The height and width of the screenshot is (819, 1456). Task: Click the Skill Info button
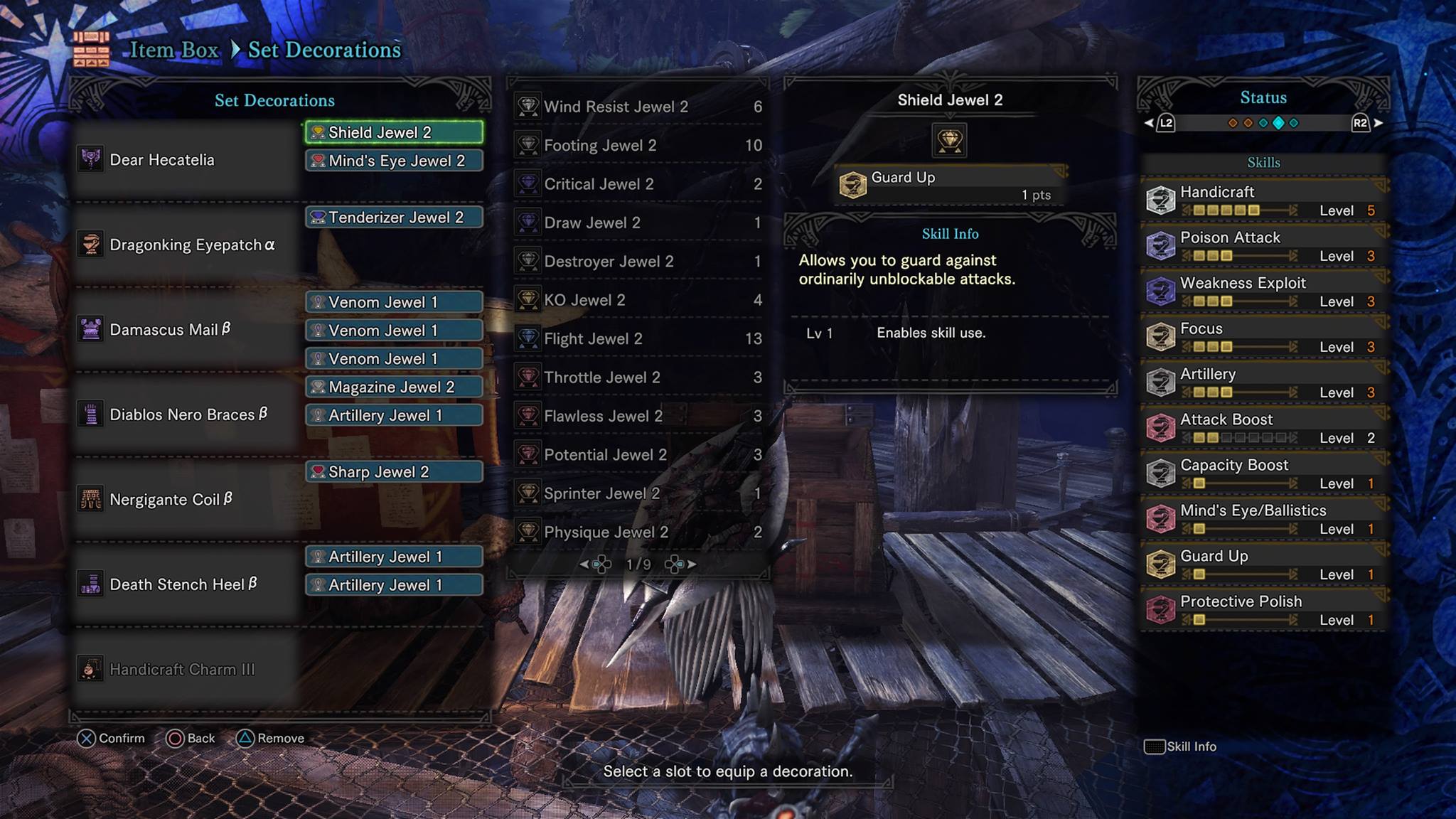pyautogui.click(x=1180, y=746)
